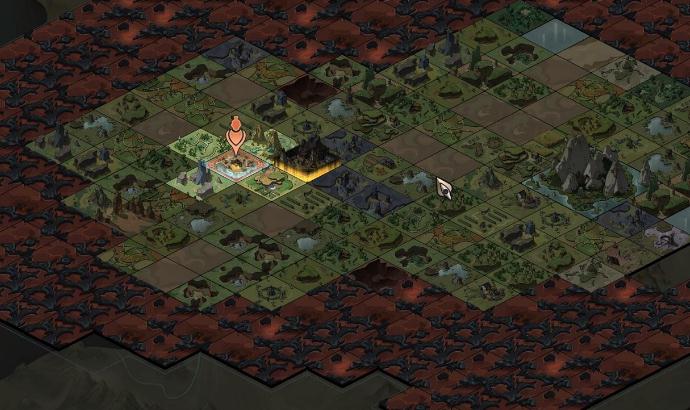Select the red-bordered tile under the orange pin
Screen dimensions: 690x410
coord(236,166)
